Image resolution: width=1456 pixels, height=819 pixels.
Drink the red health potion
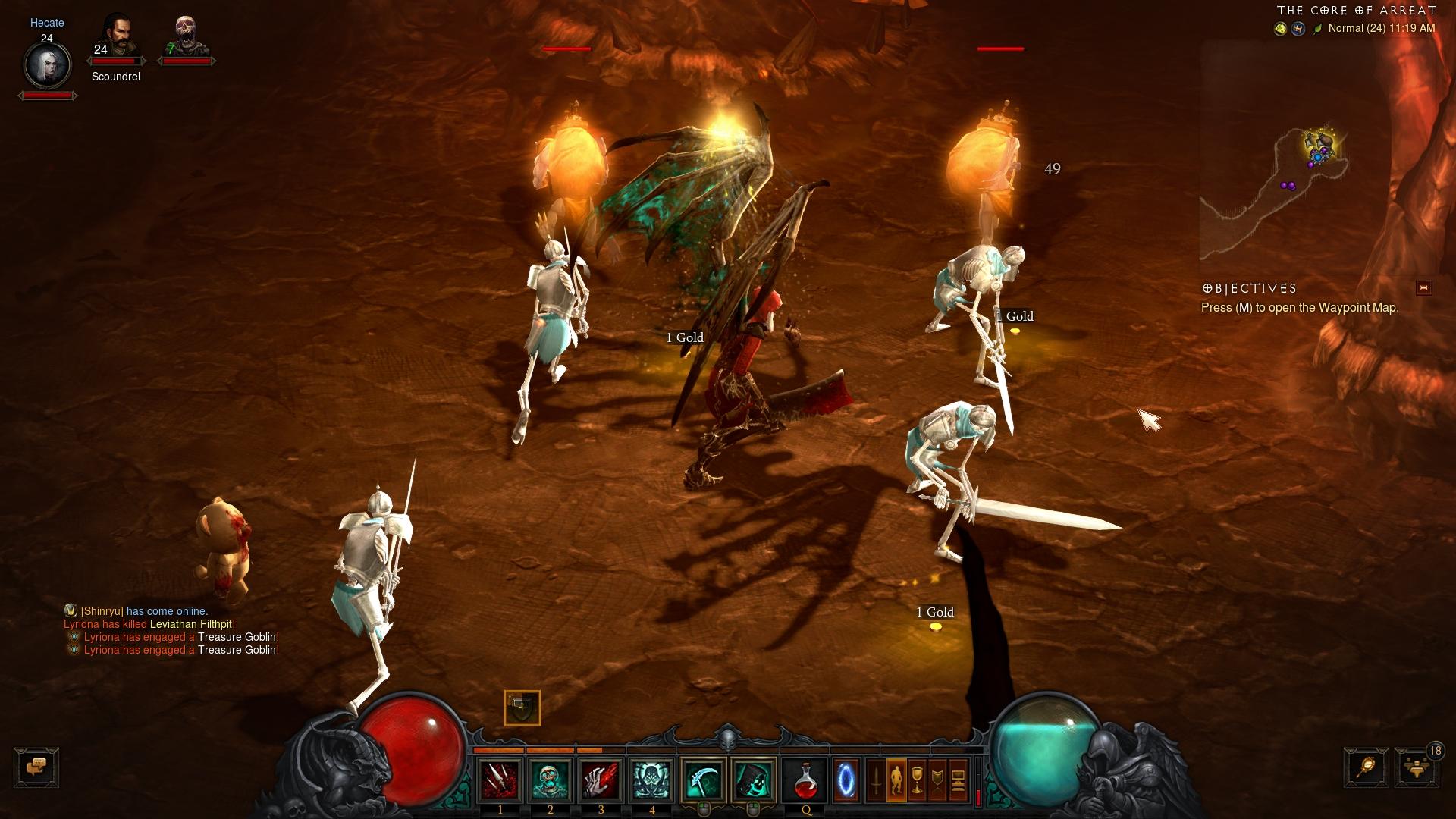[805, 780]
